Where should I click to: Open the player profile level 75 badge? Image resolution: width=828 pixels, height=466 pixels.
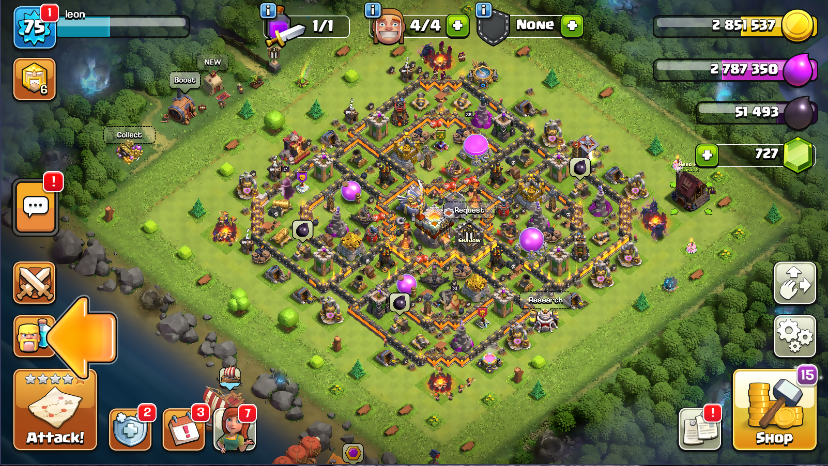point(33,26)
